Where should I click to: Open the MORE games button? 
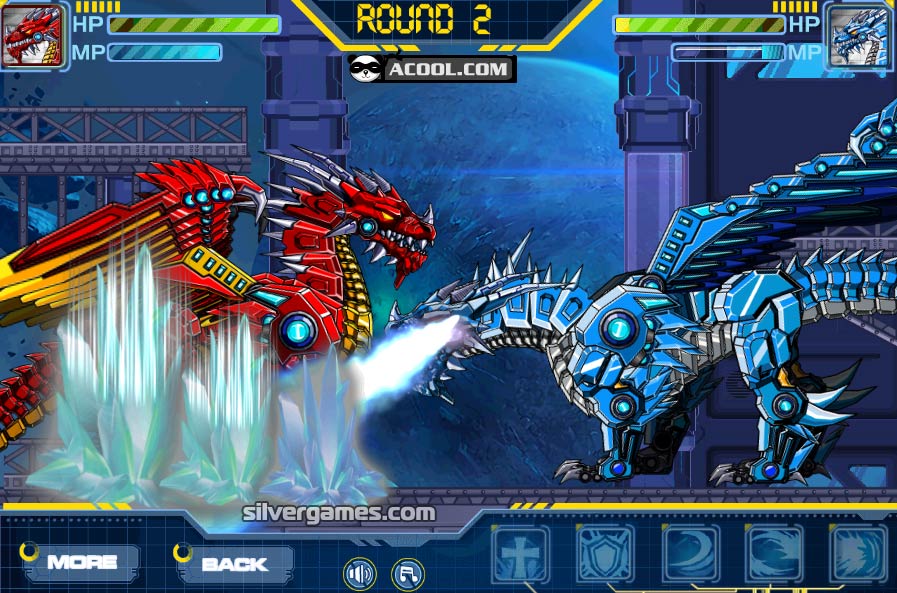point(81,562)
